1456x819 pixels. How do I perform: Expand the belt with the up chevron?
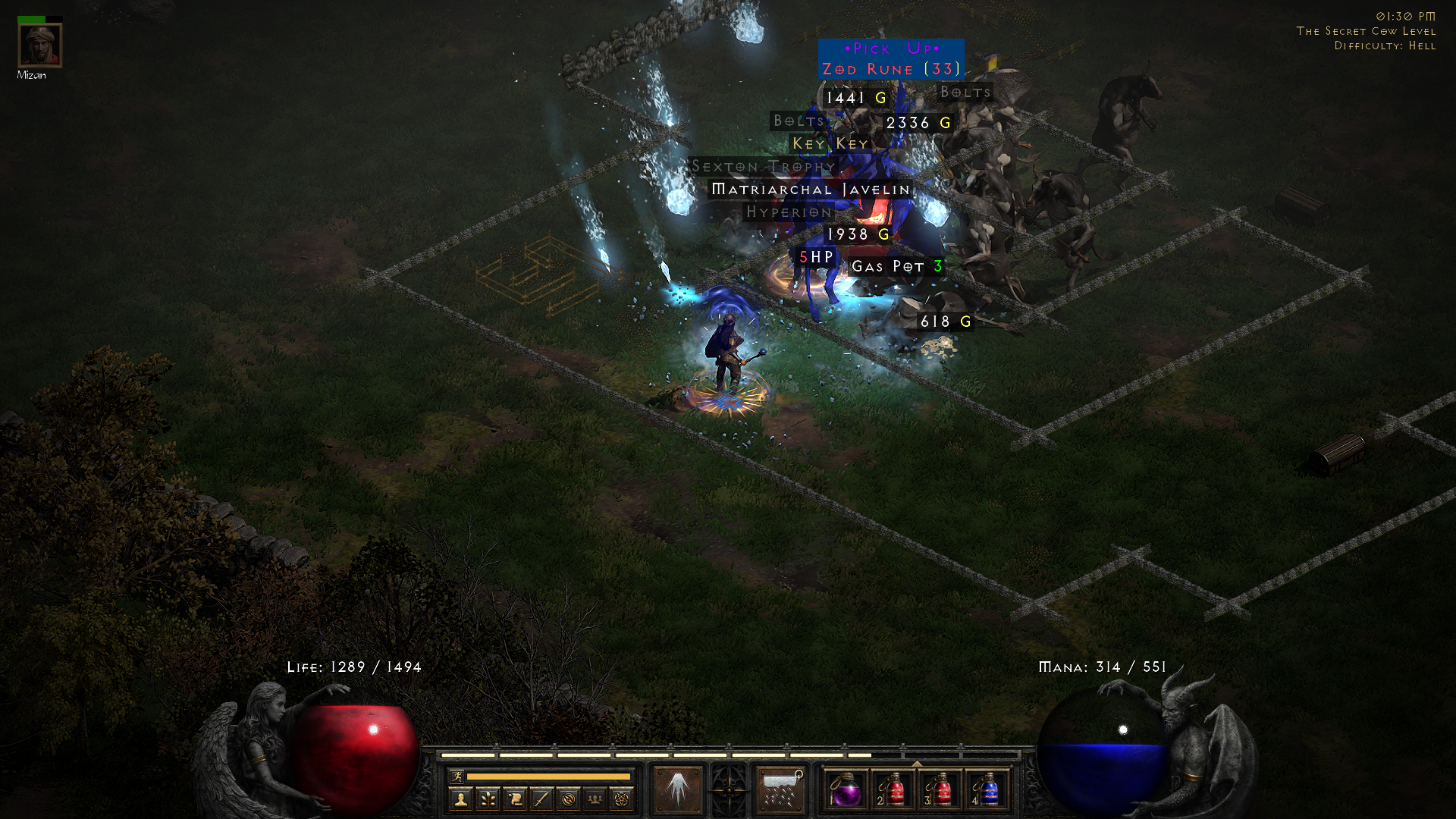918,764
